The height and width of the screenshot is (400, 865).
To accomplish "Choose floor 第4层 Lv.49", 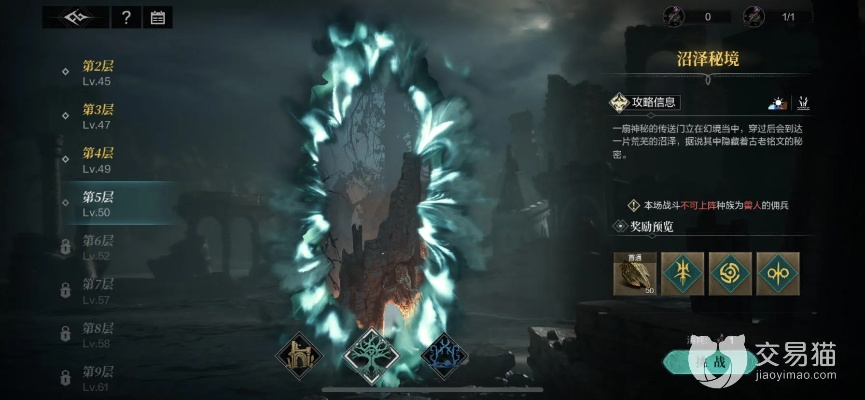I will click(98, 160).
